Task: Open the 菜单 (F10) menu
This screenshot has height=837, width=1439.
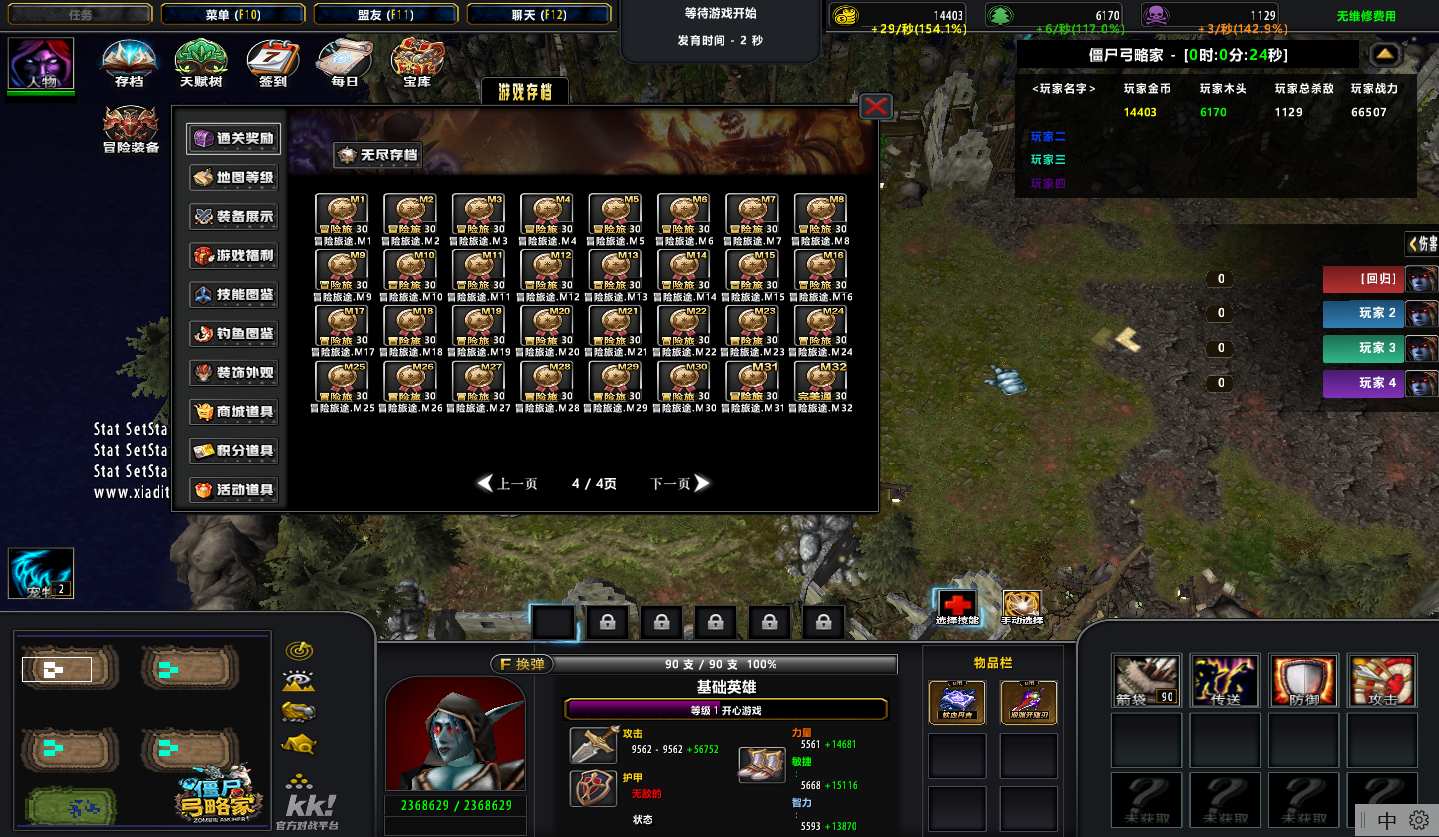Action: pyautogui.click(x=232, y=15)
